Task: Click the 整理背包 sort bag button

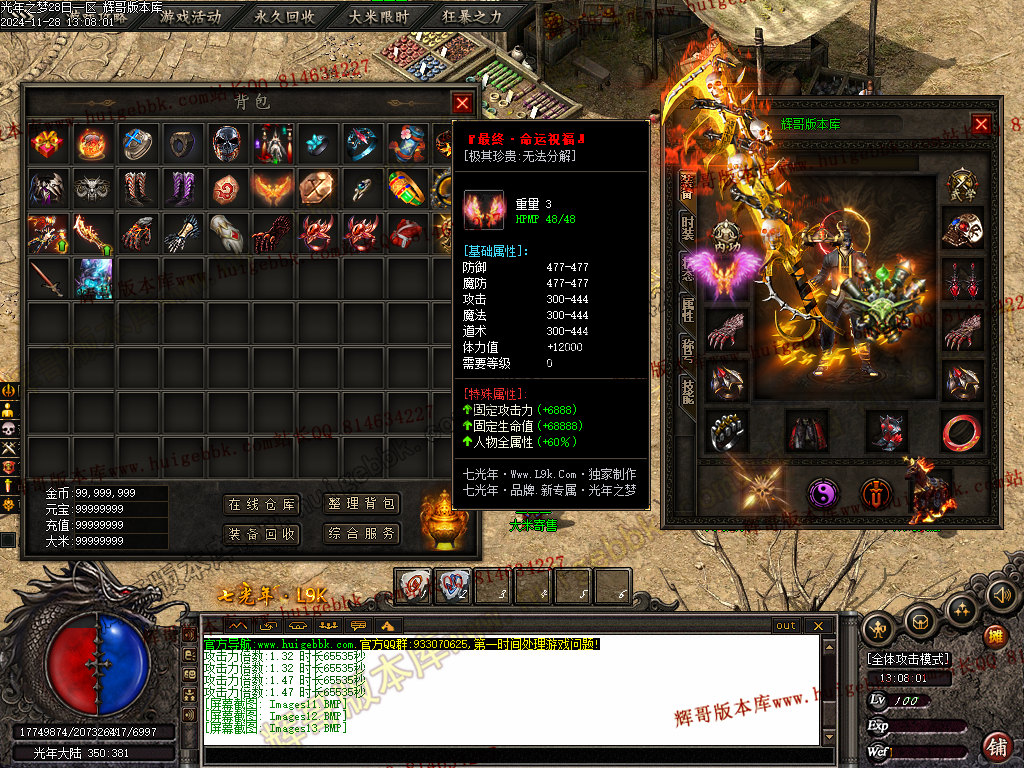Action: (x=361, y=505)
